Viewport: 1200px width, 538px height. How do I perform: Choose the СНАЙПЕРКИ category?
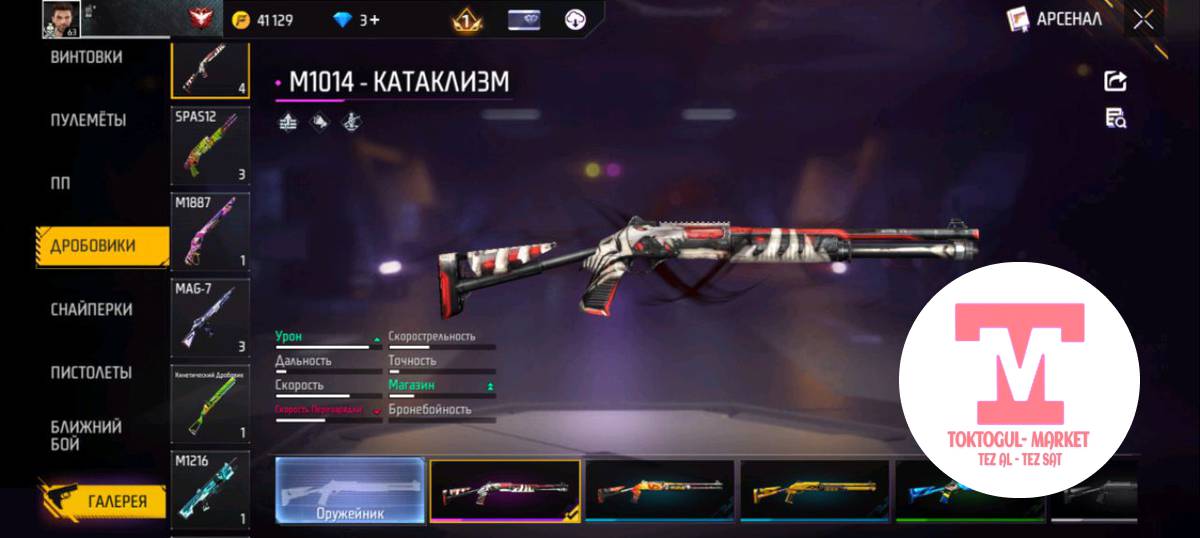coord(91,310)
